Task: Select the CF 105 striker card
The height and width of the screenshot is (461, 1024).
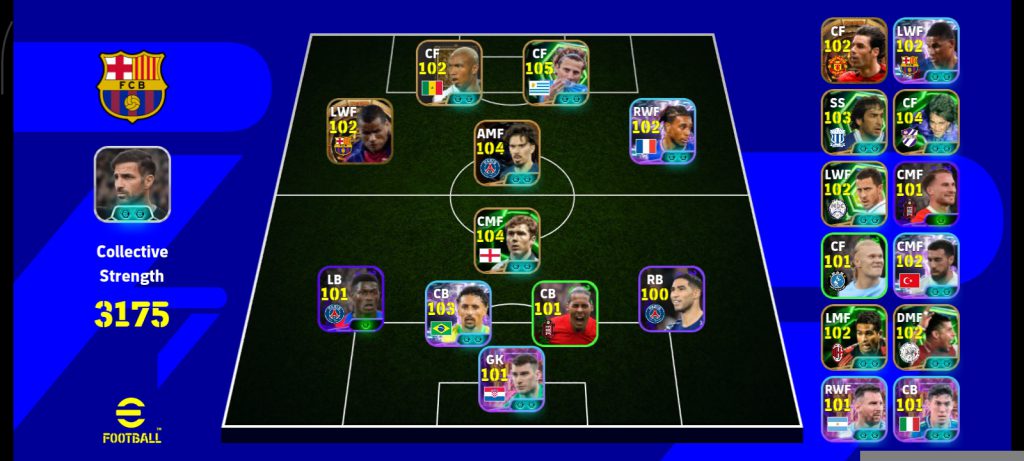Action: click(x=556, y=72)
